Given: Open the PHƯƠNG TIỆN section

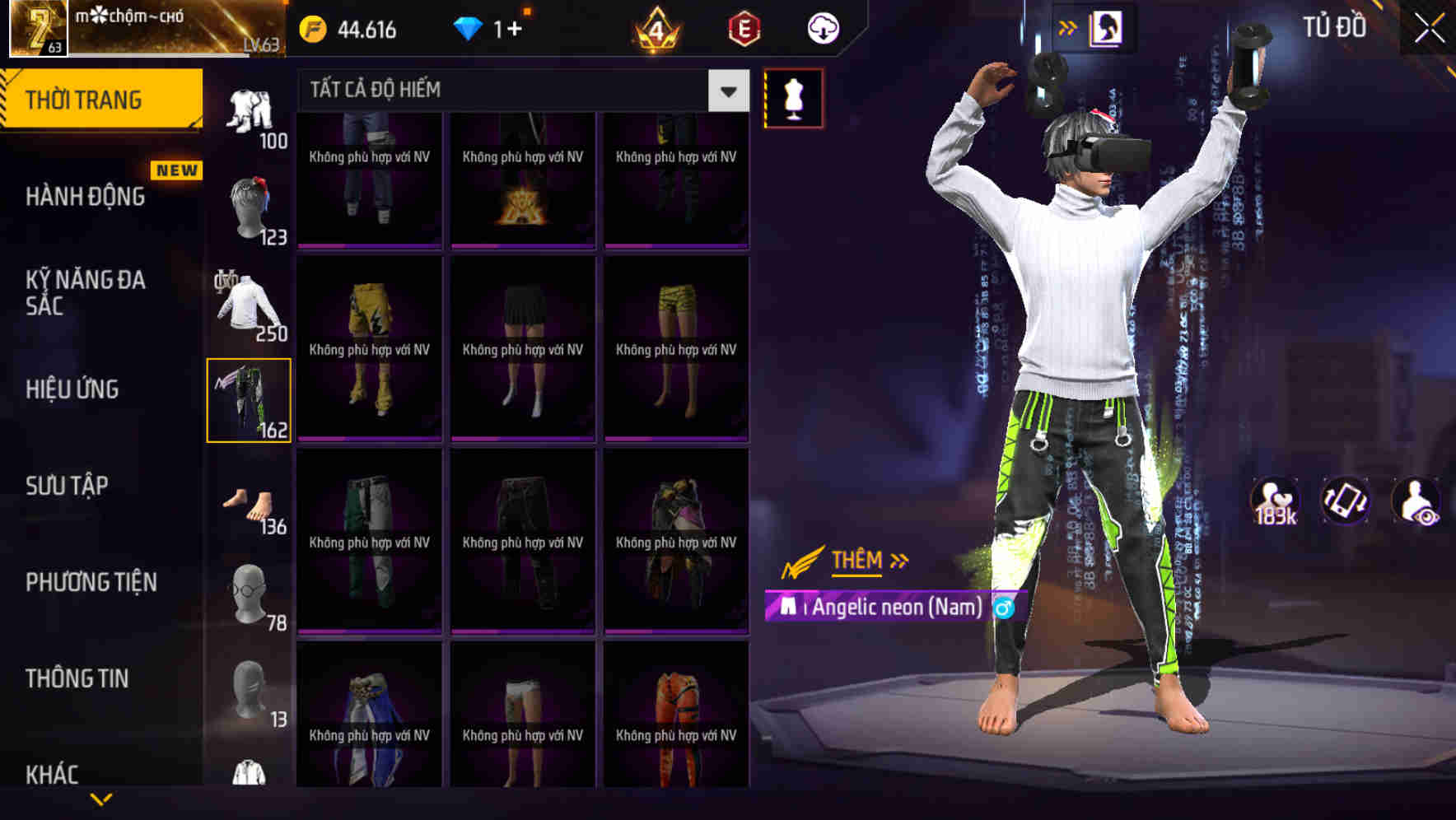Looking at the screenshot, I should pos(91,581).
